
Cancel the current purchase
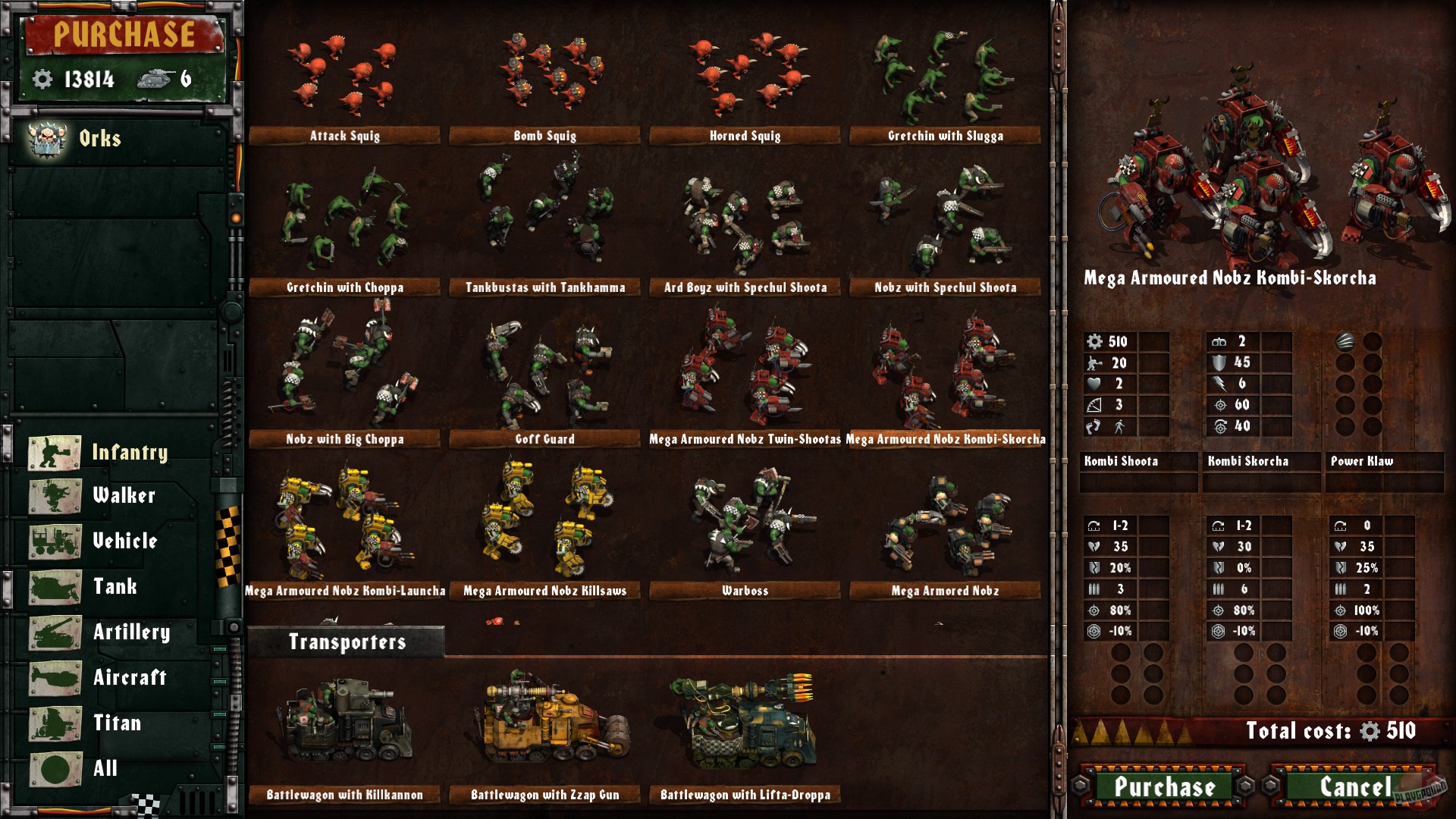pyautogui.click(x=1356, y=787)
